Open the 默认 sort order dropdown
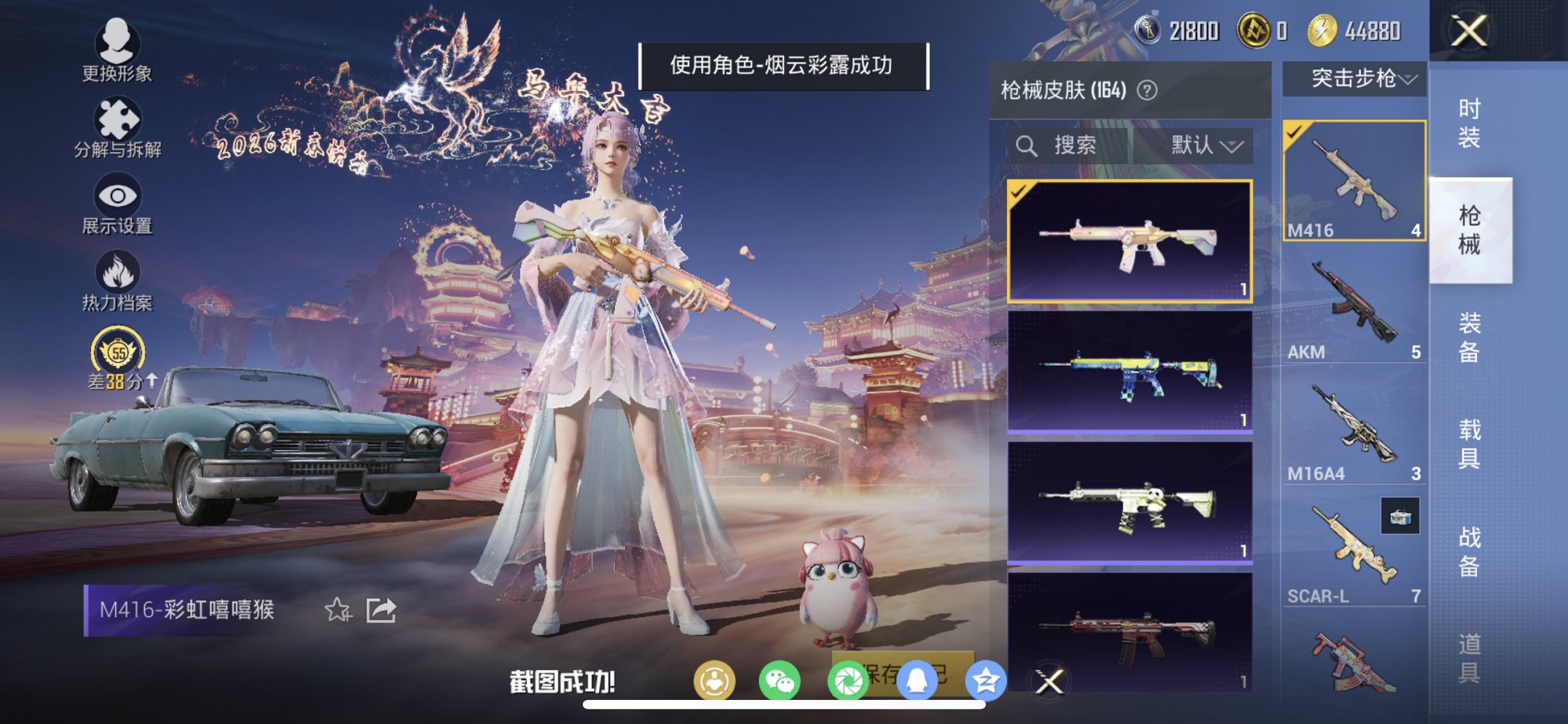The height and width of the screenshot is (724, 1568). 1206,144
